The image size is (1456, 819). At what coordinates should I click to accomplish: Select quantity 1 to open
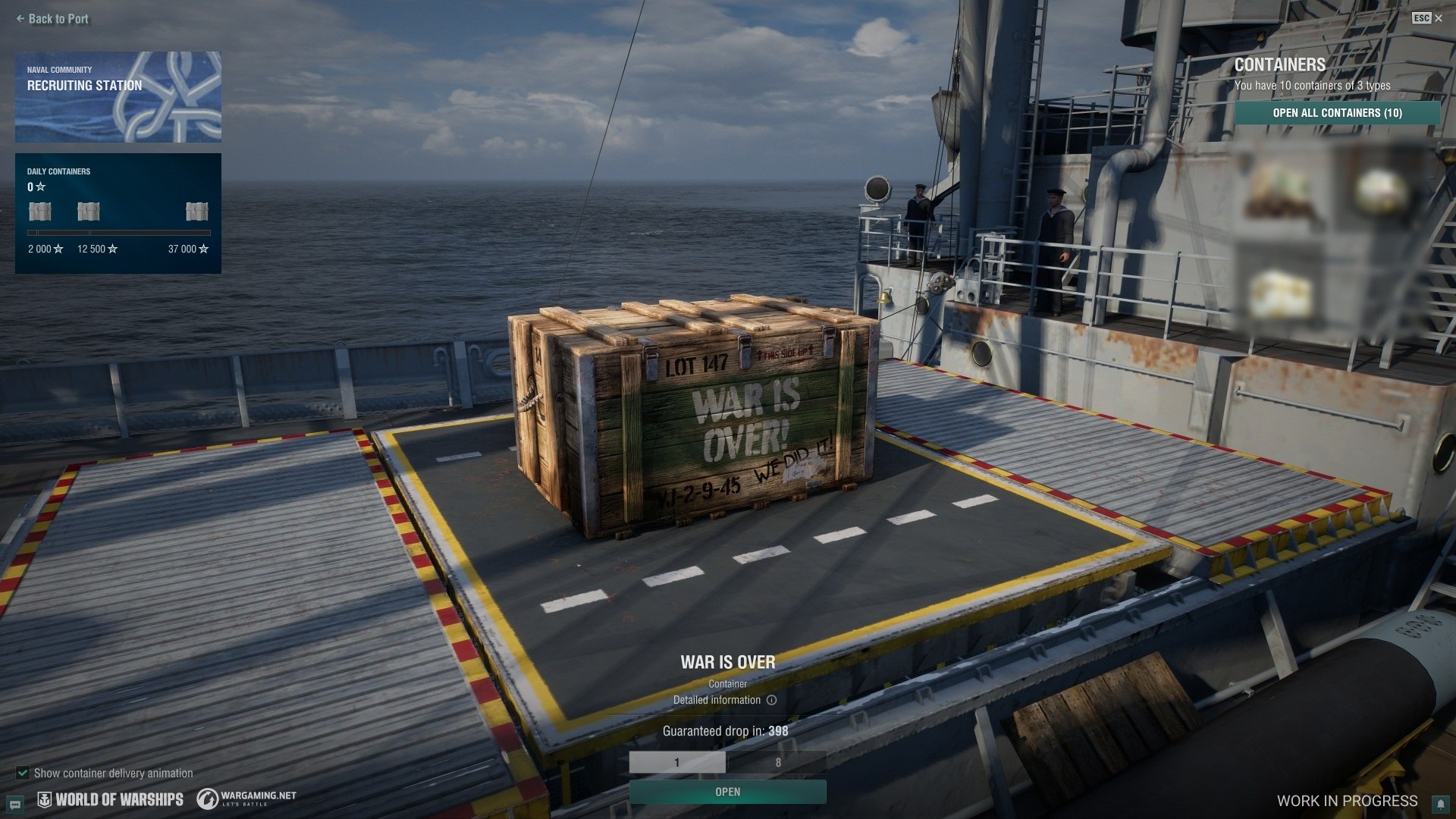click(x=677, y=762)
